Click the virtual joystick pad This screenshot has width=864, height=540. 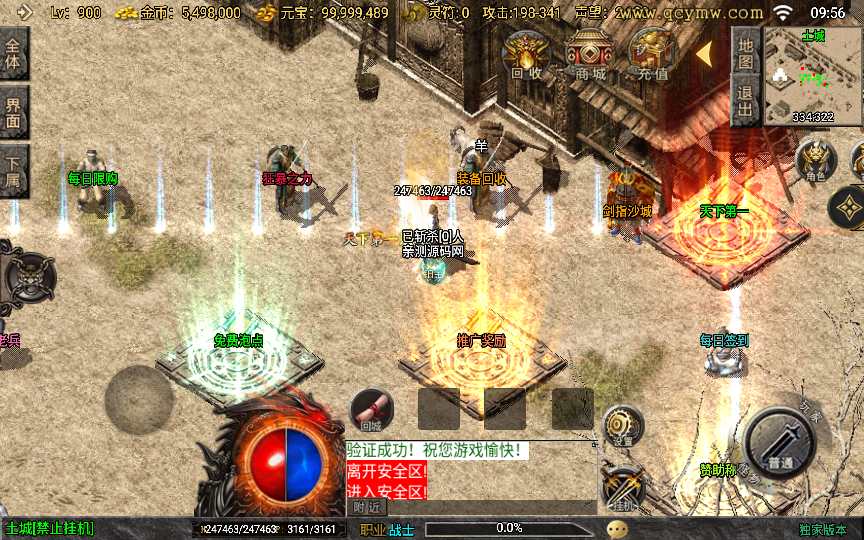coord(139,399)
